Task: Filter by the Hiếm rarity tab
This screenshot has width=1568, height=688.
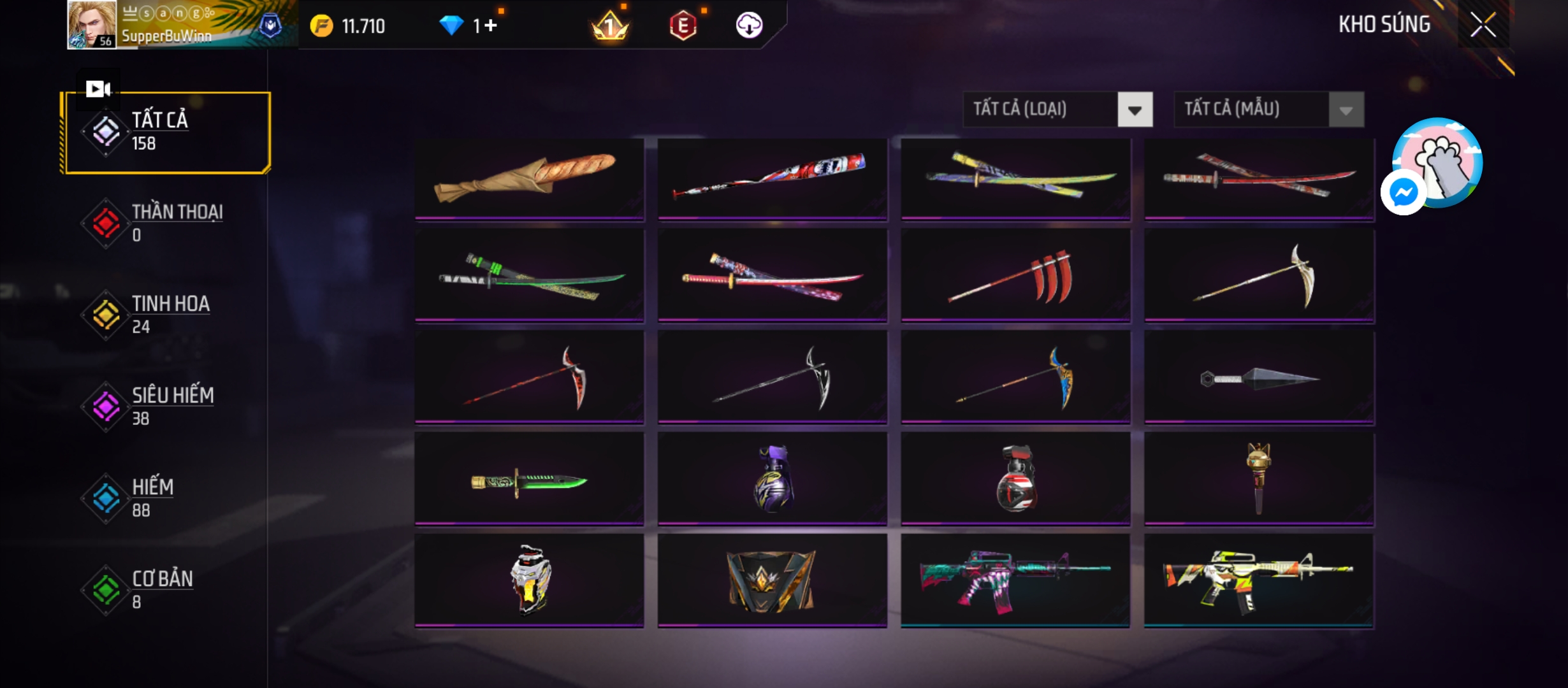Action: click(166, 498)
